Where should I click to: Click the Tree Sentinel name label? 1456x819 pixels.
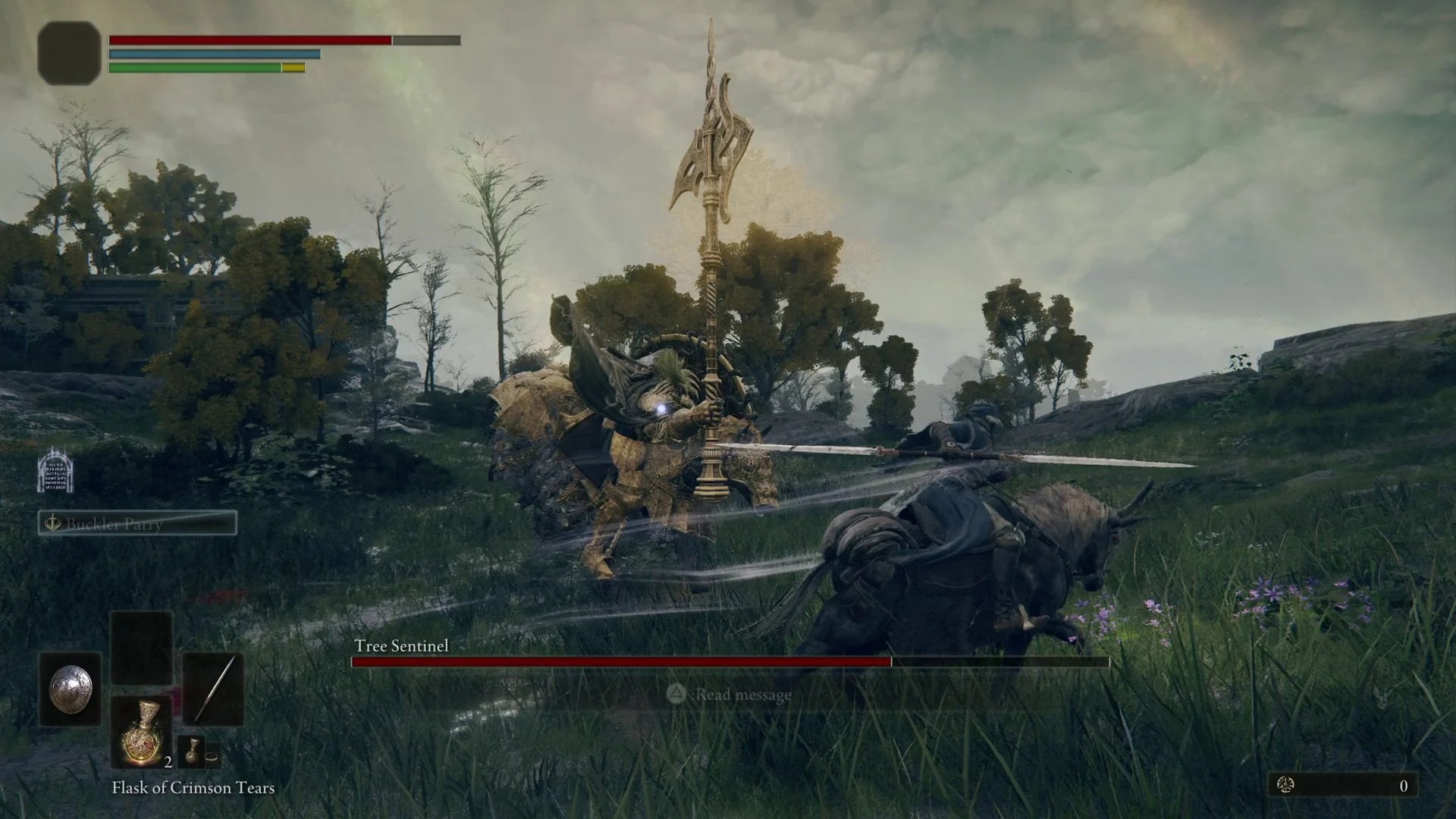point(401,647)
